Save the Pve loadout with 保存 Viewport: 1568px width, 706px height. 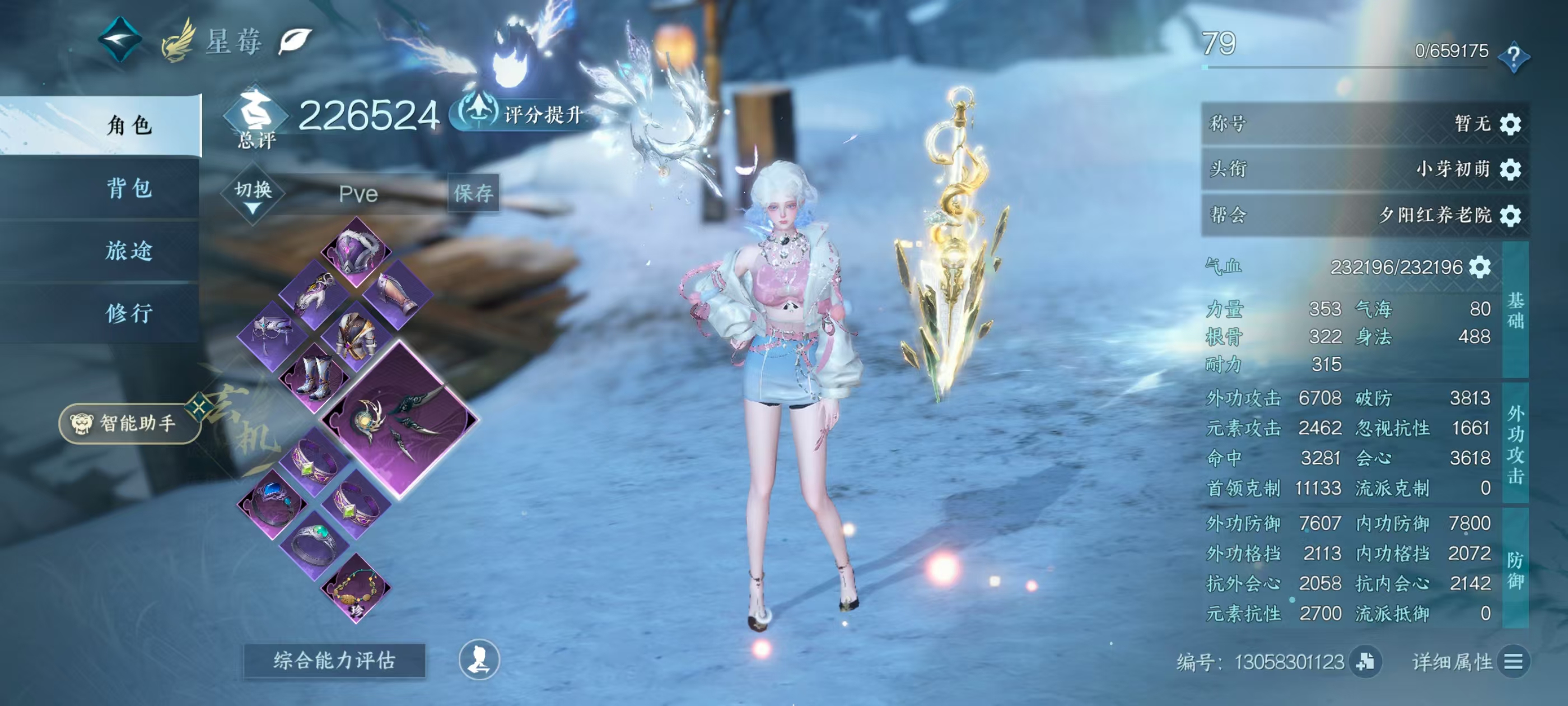pyautogui.click(x=473, y=194)
